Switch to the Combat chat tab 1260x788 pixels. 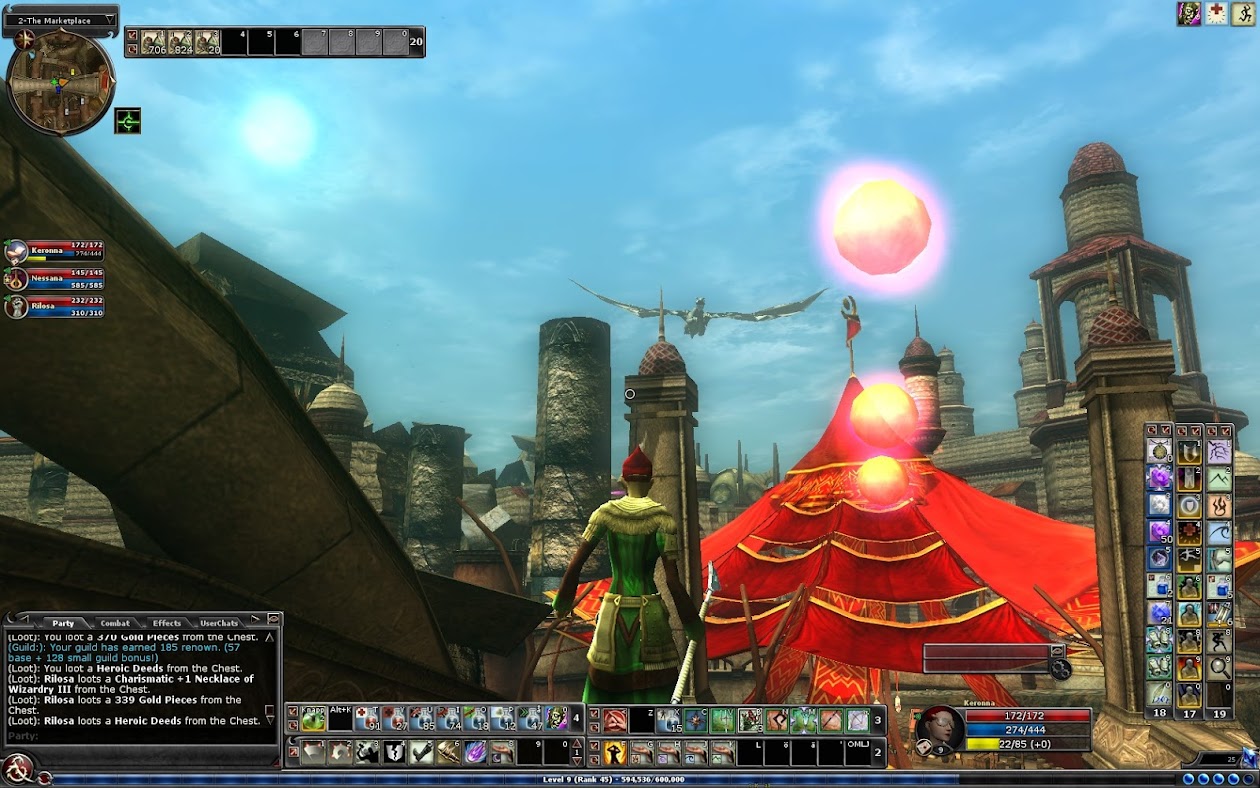pos(115,623)
